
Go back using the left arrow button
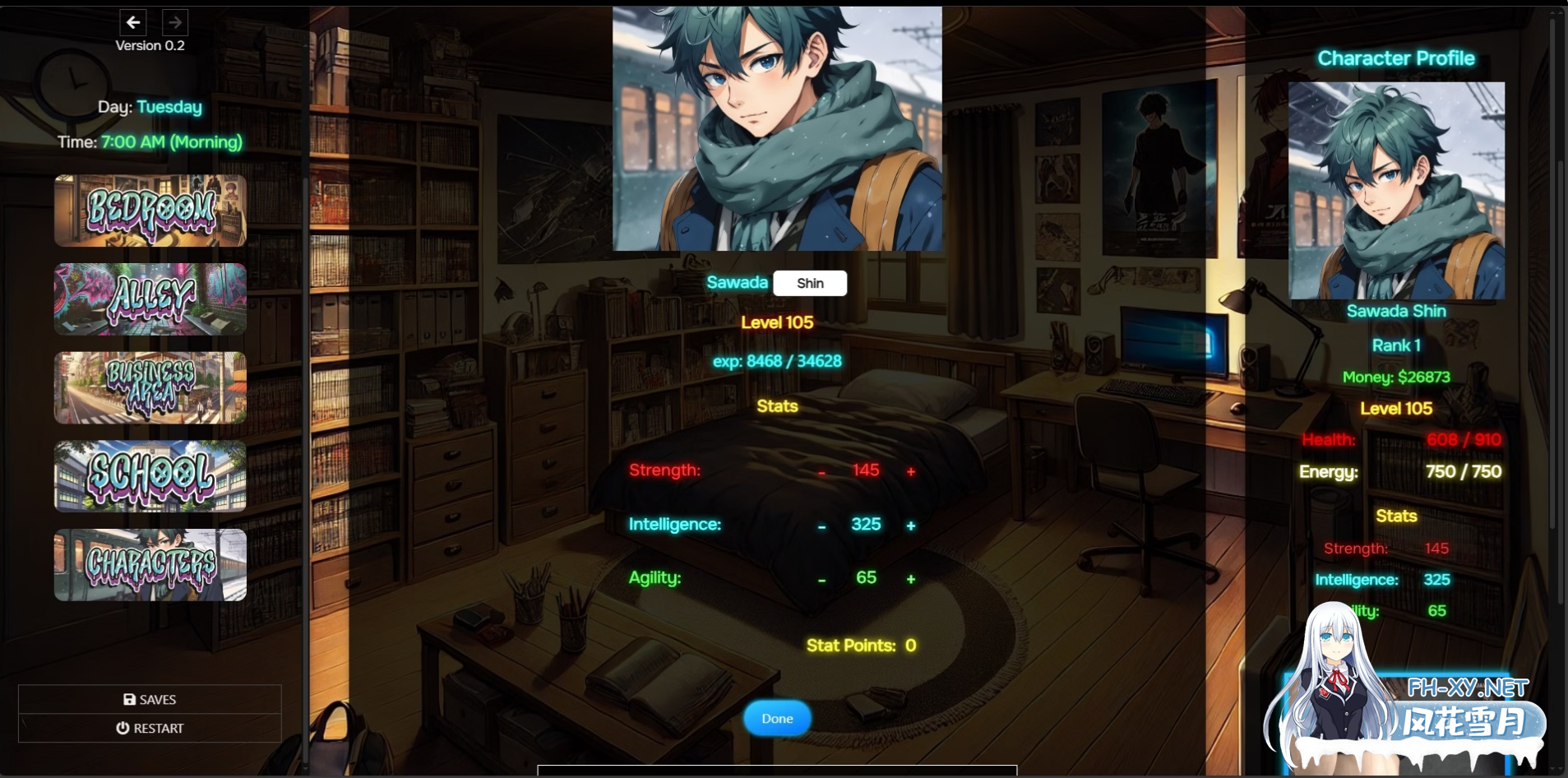coord(133,22)
